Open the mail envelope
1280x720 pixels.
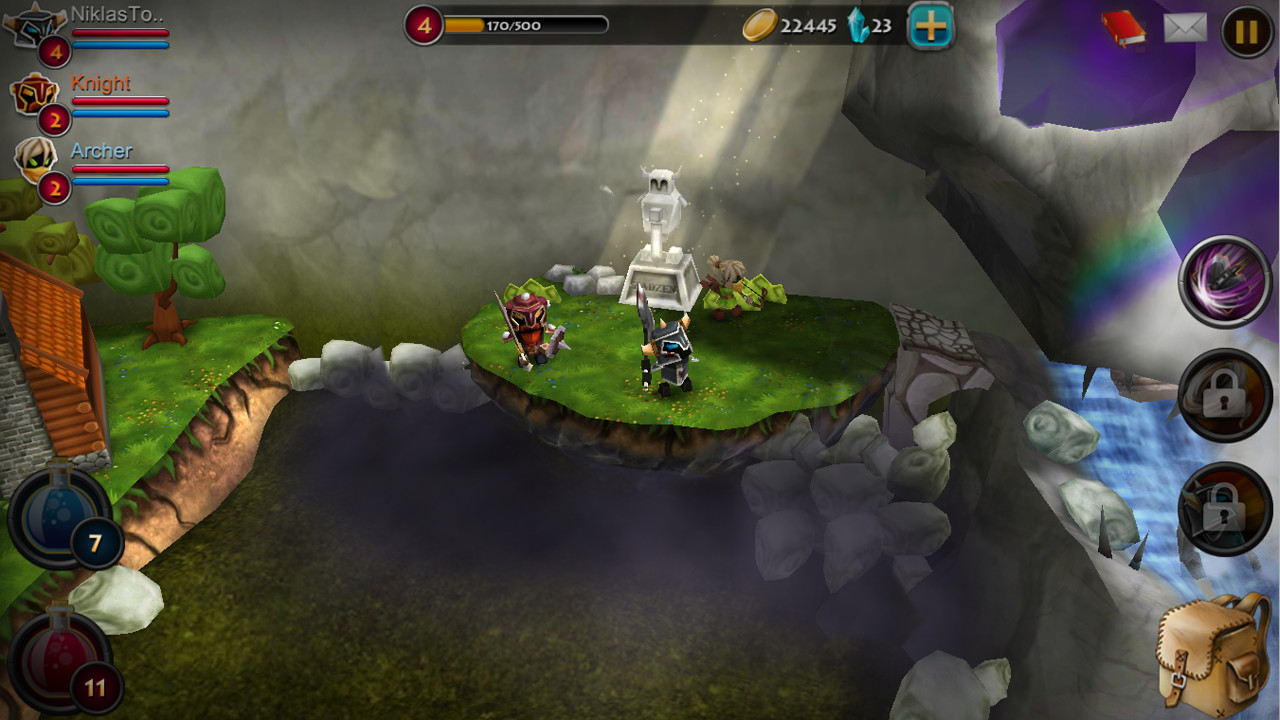point(1185,29)
